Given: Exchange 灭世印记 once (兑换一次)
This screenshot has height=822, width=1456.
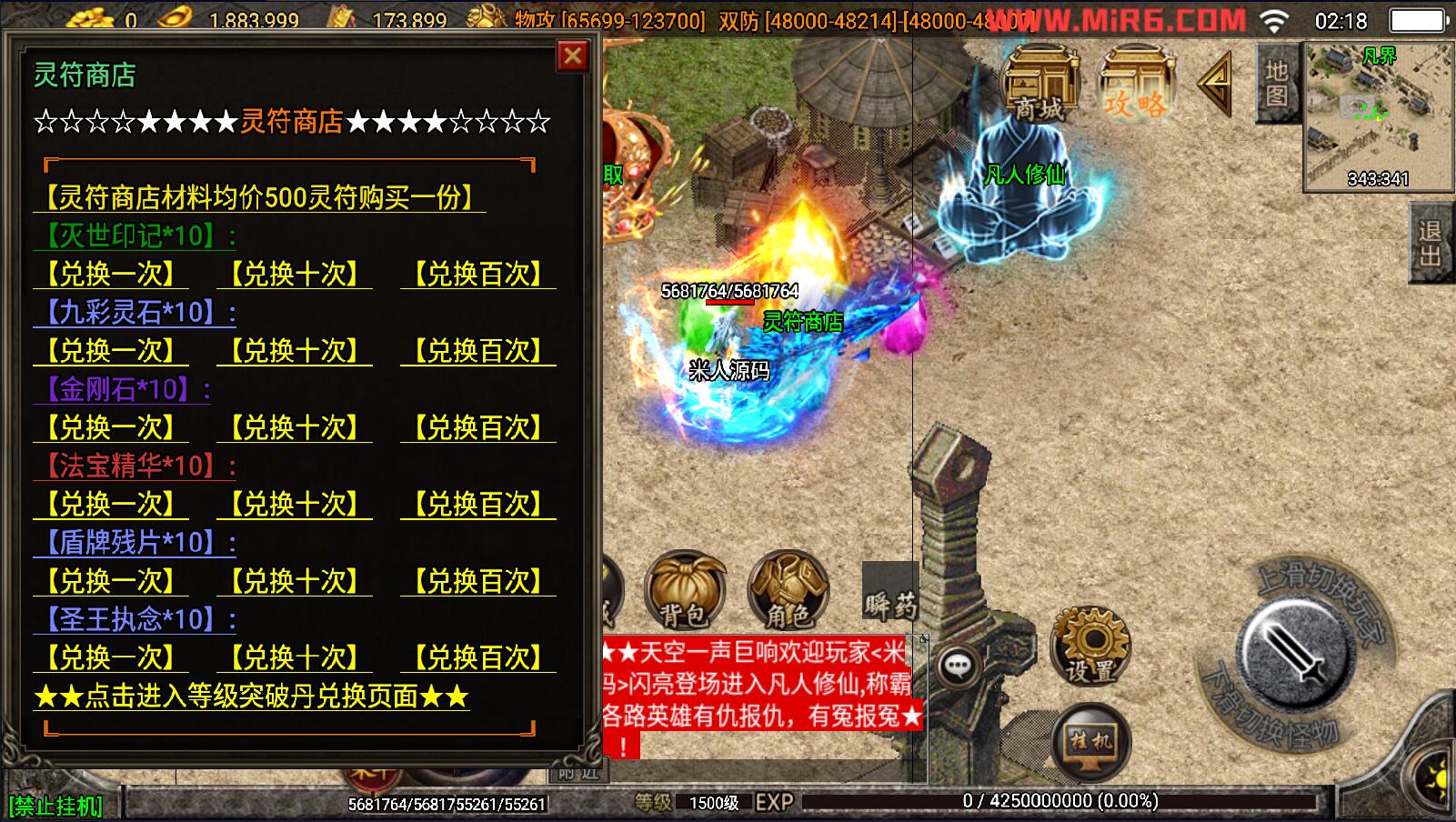Looking at the screenshot, I should pos(112,274).
